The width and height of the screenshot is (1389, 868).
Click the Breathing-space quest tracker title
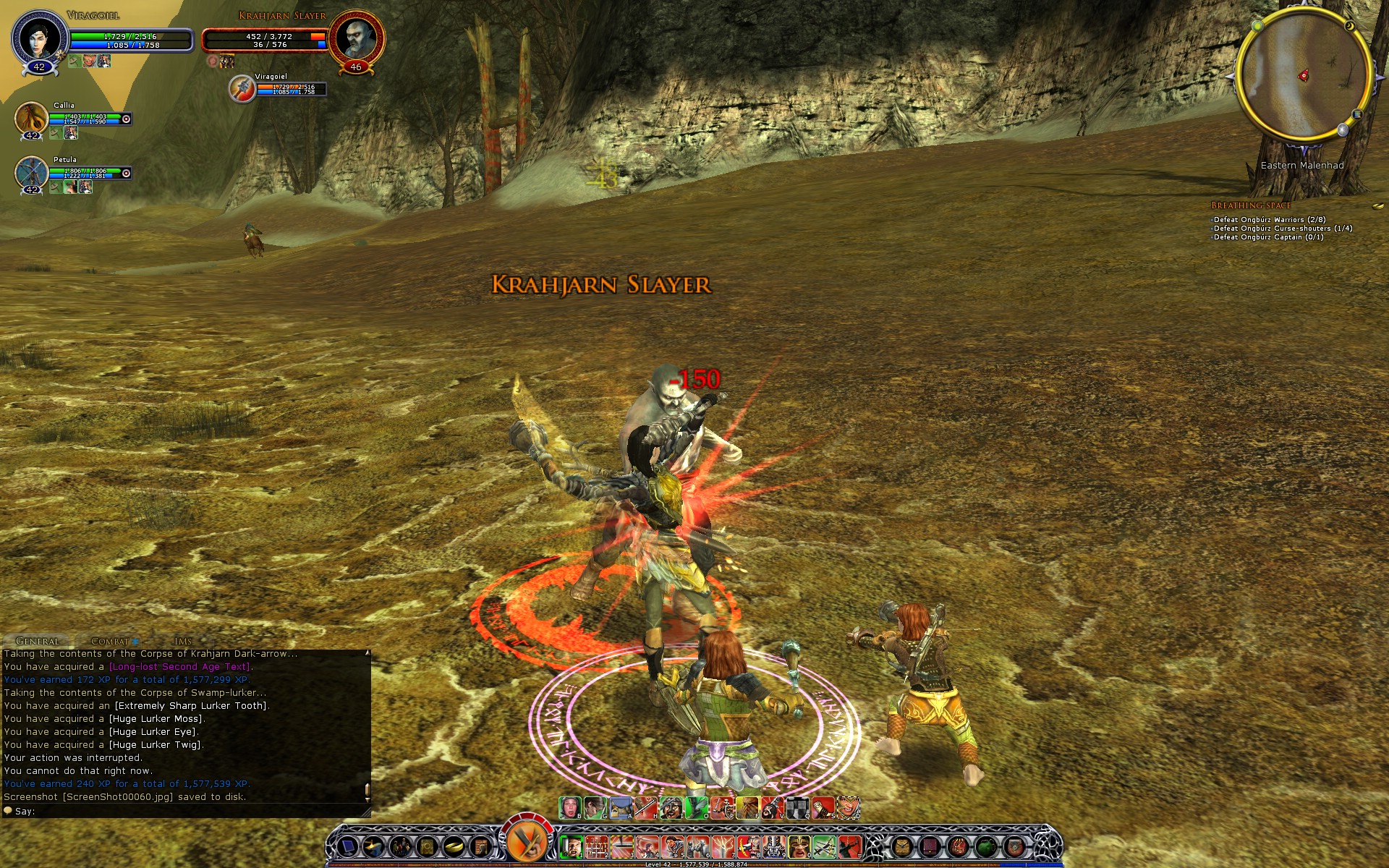click(x=1251, y=205)
